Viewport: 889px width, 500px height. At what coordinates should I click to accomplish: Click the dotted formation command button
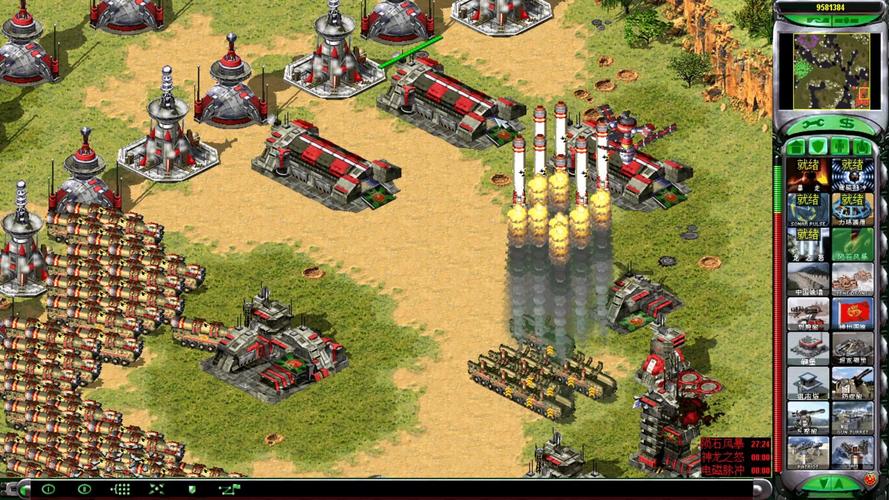121,489
